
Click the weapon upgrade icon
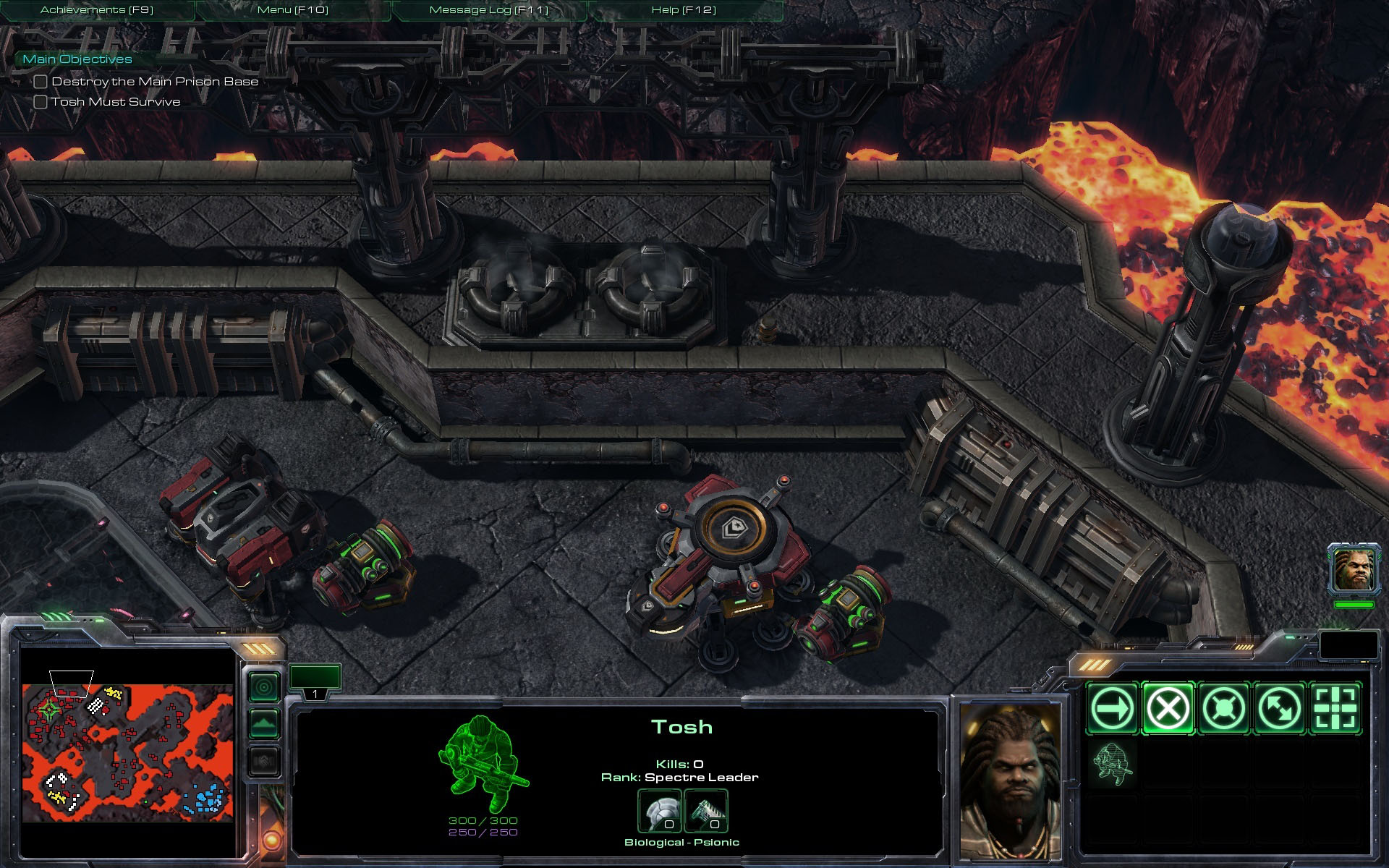705,811
